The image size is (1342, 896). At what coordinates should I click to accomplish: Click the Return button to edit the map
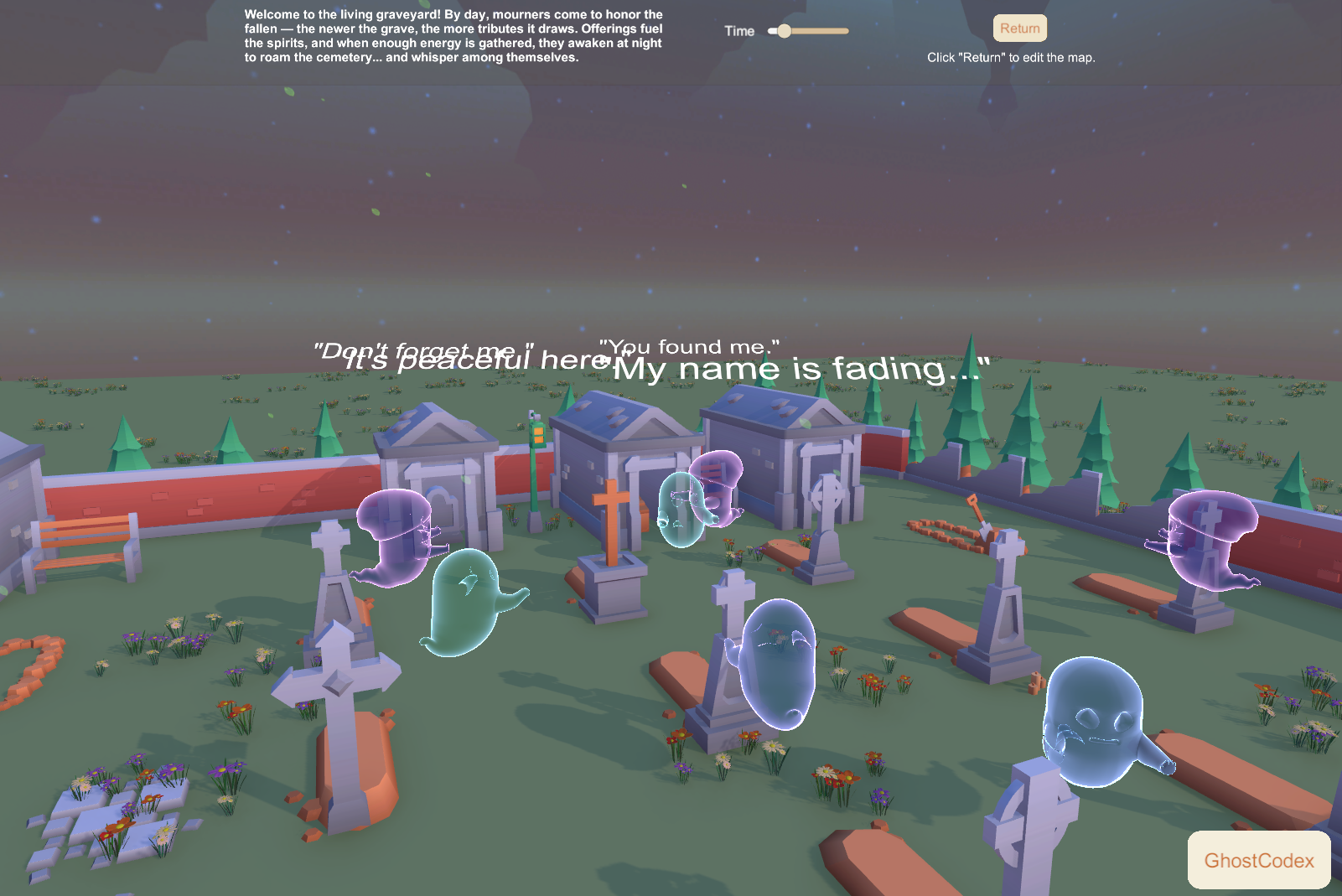click(x=1019, y=28)
